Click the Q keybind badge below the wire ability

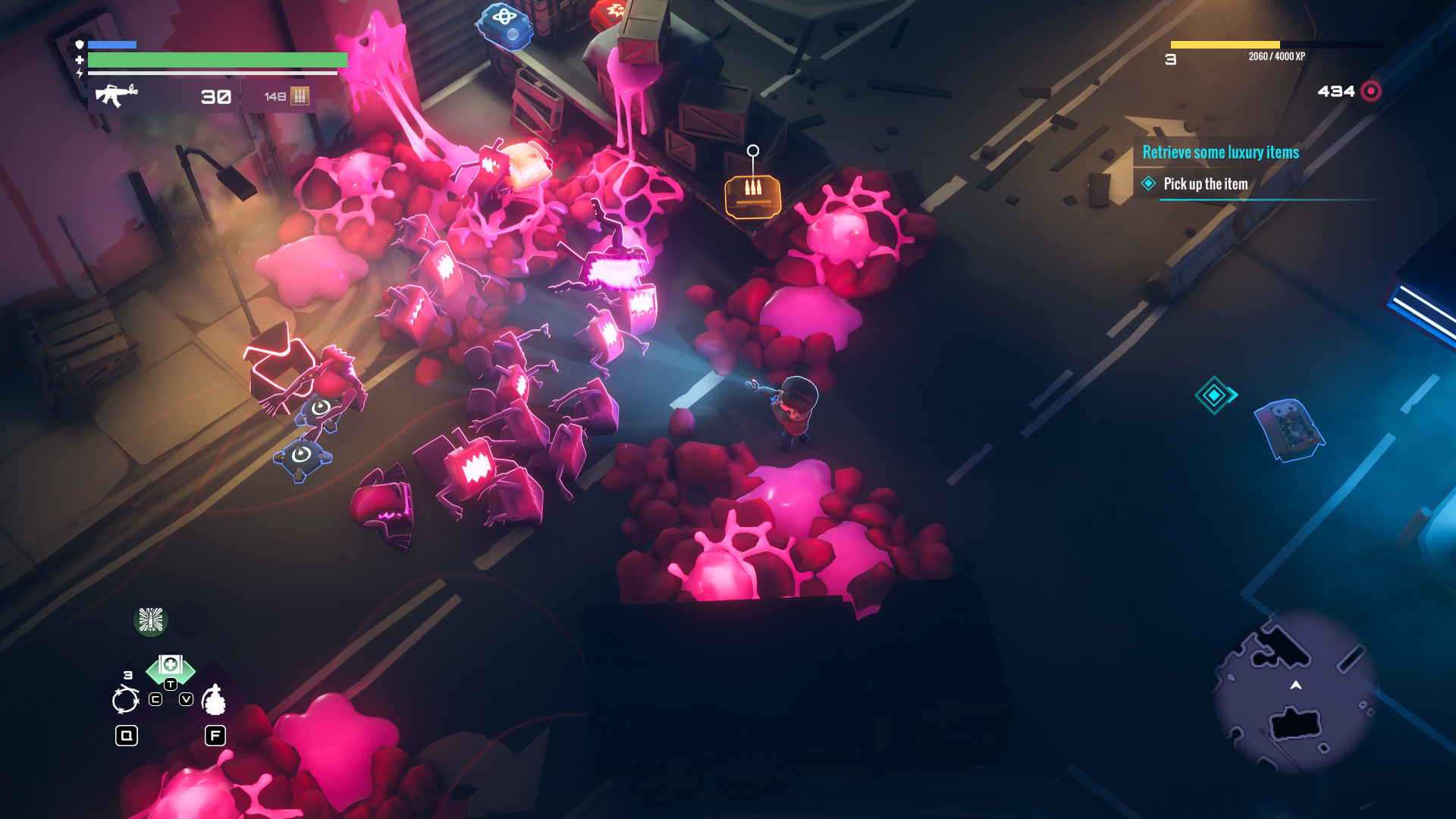127,736
